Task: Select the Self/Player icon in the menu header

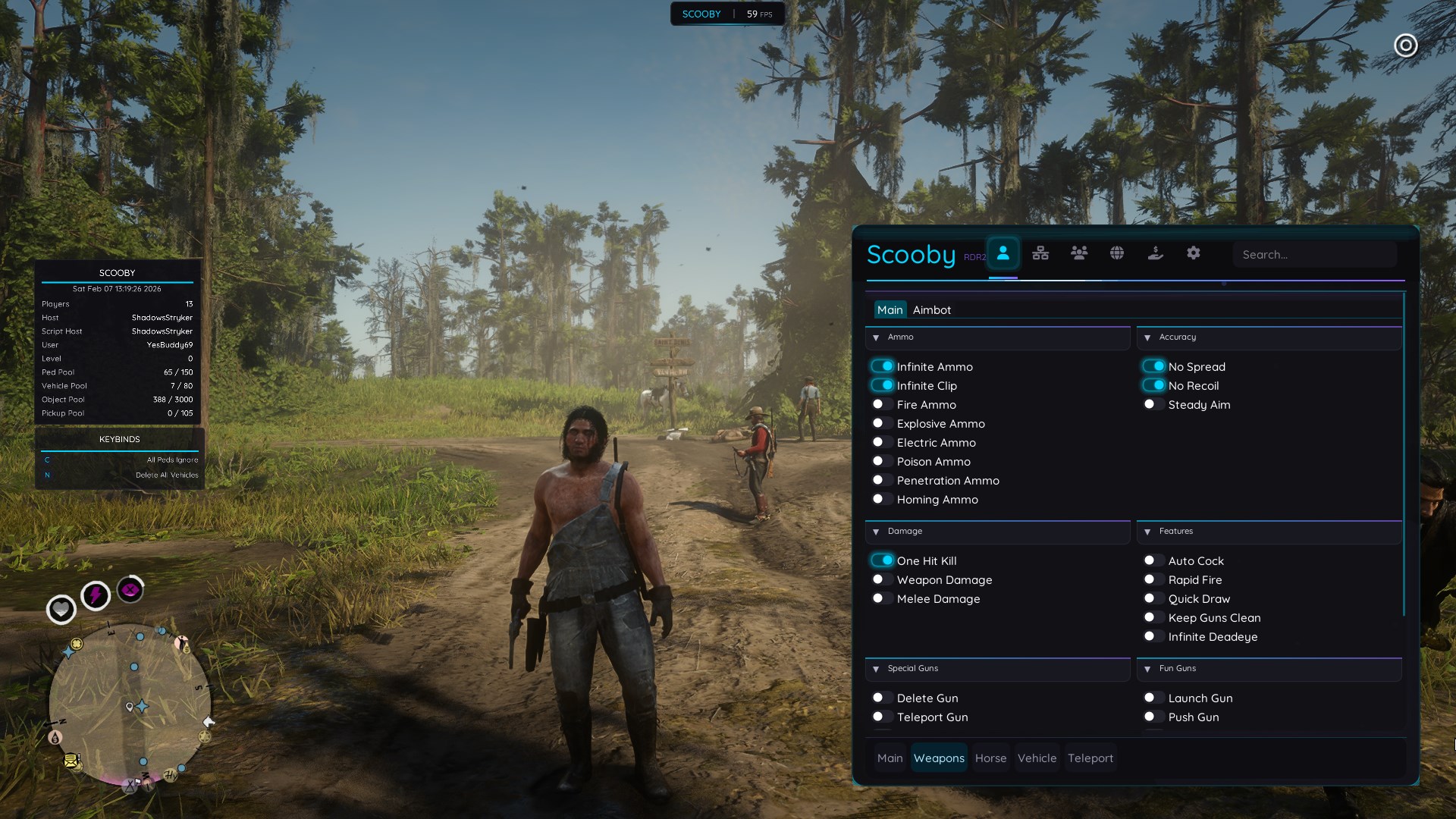Action: click(x=1005, y=253)
